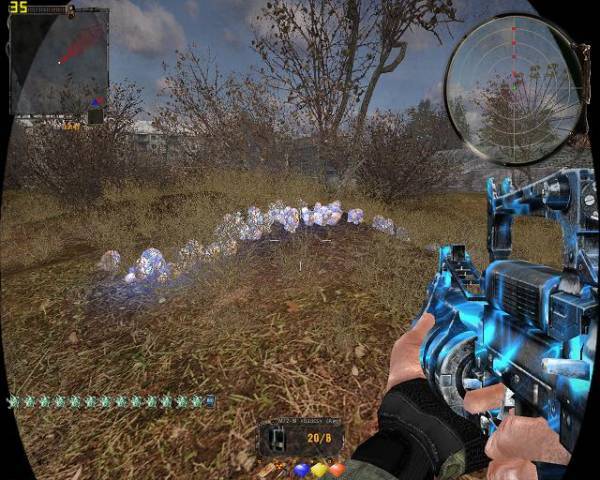Select the blue square icon ending the star row
Viewport: 600px width, 480px height.
click(210, 401)
